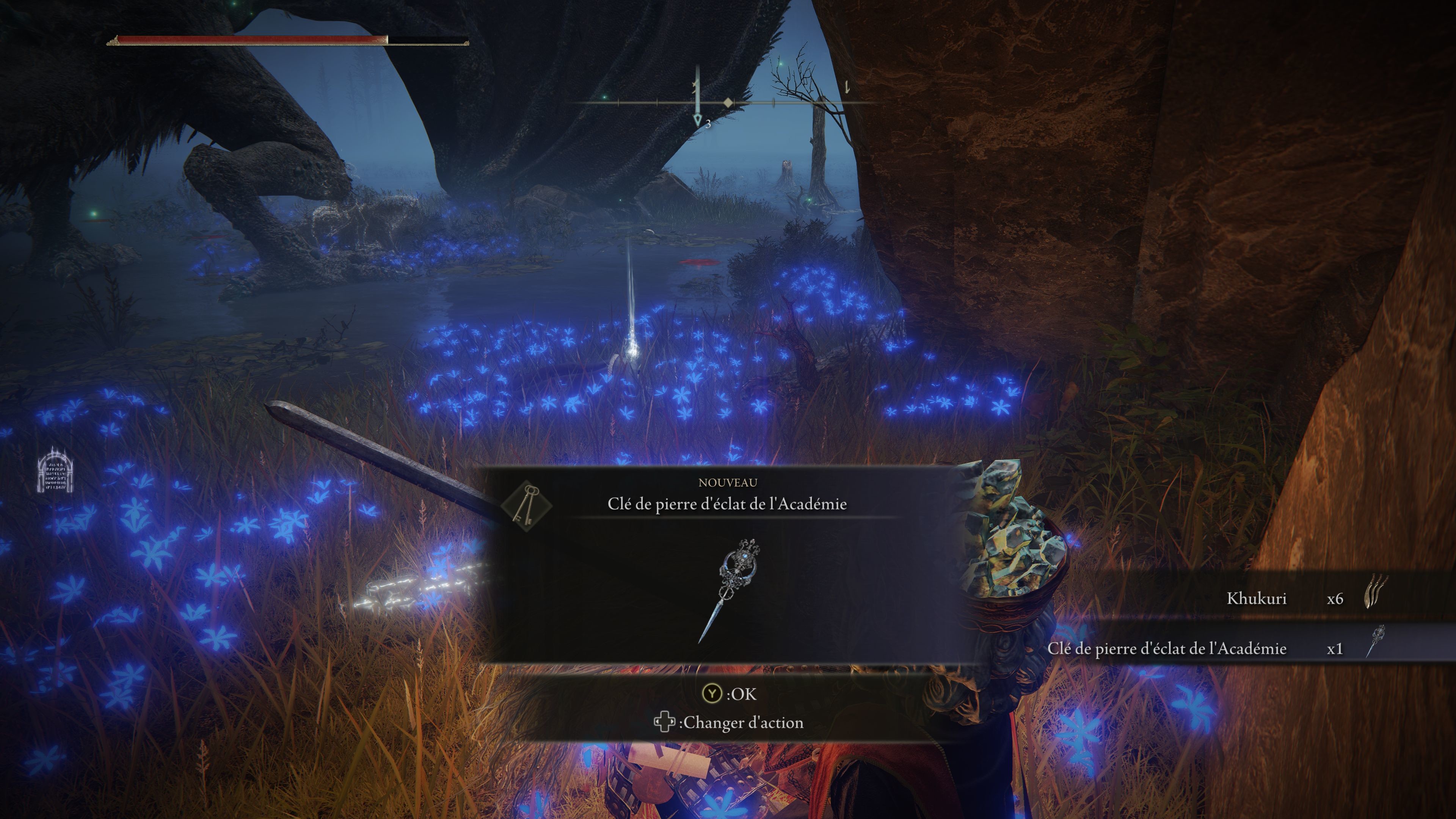
Task: Click the Khukuri curved blades icon
Action: [x=1376, y=592]
